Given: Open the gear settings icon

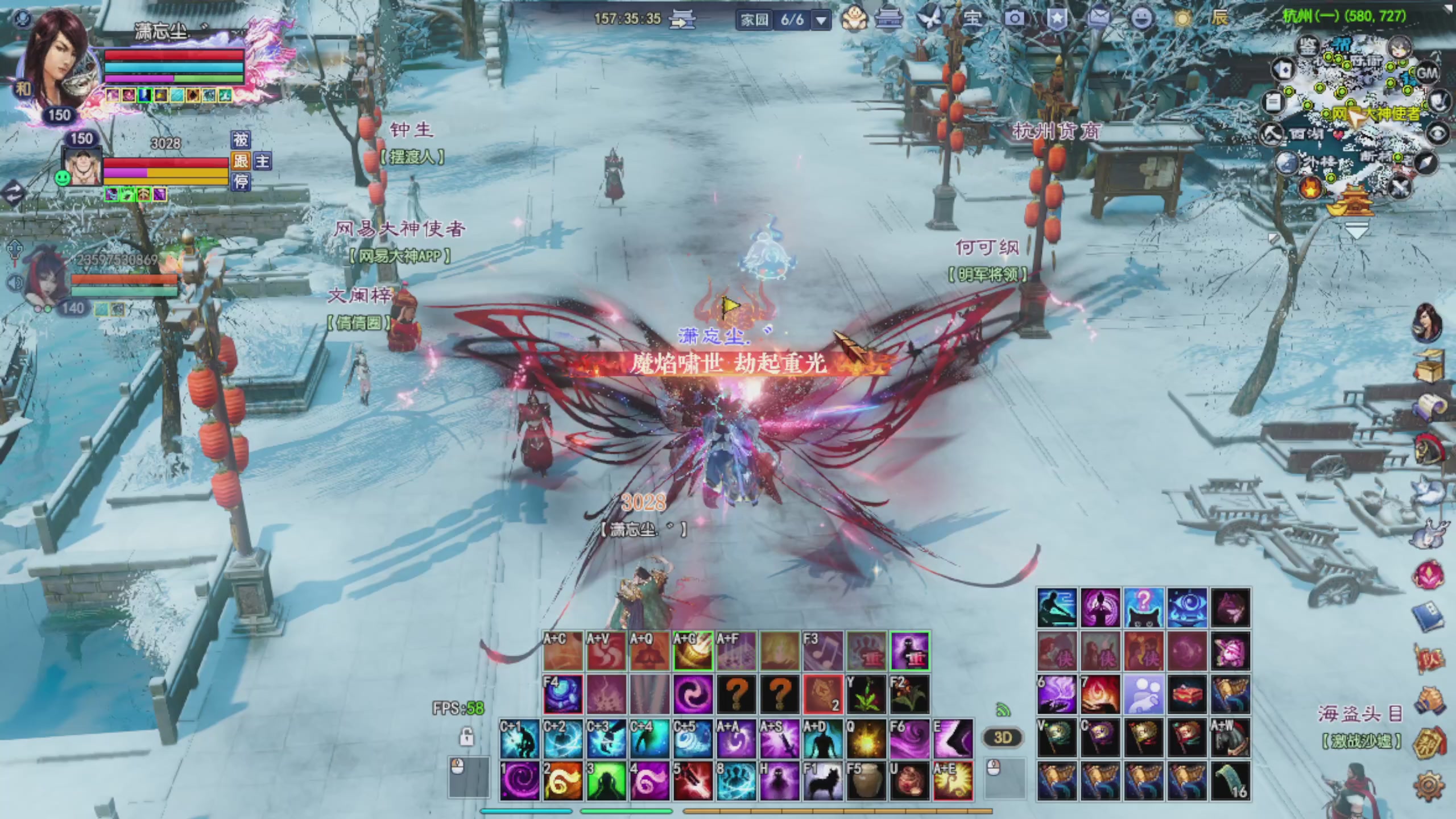Looking at the screenshot, I should (x=1428, y=786).
